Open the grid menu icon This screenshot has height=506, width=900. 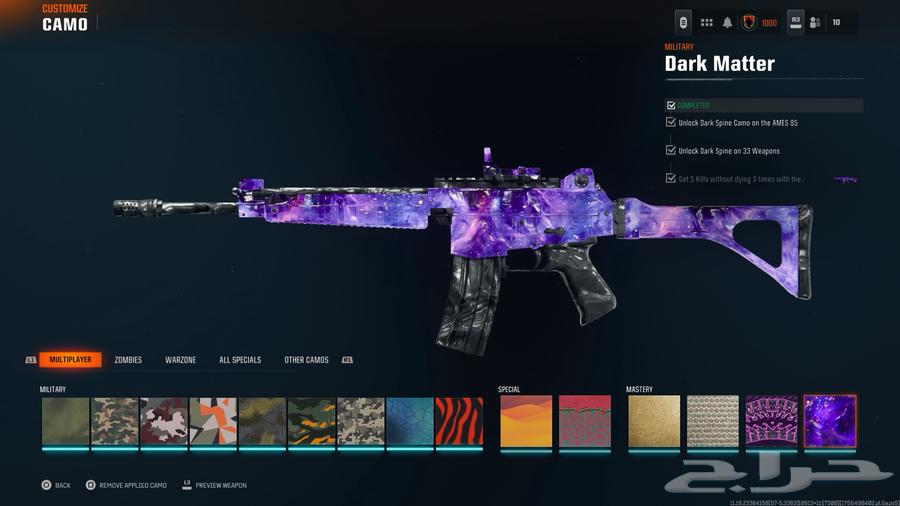click(706, 22)
